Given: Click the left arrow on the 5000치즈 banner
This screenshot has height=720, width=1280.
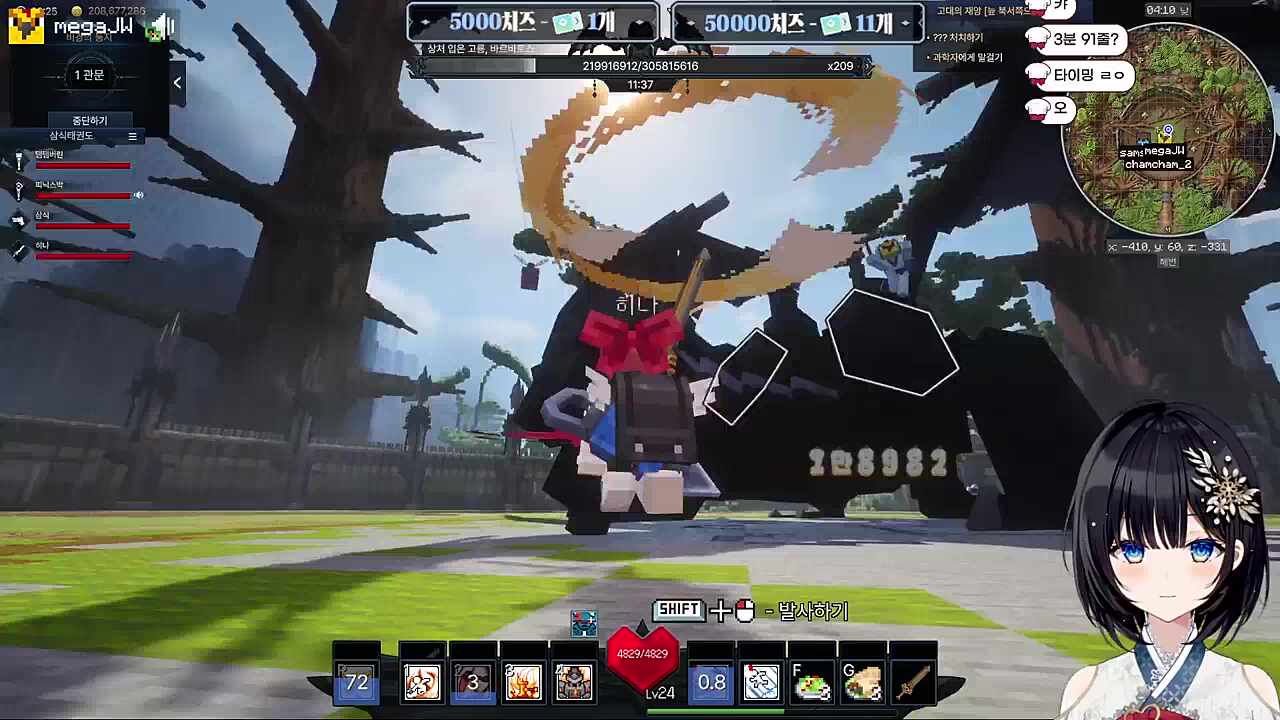Looking at the screenshot, I should click(424, 22).
